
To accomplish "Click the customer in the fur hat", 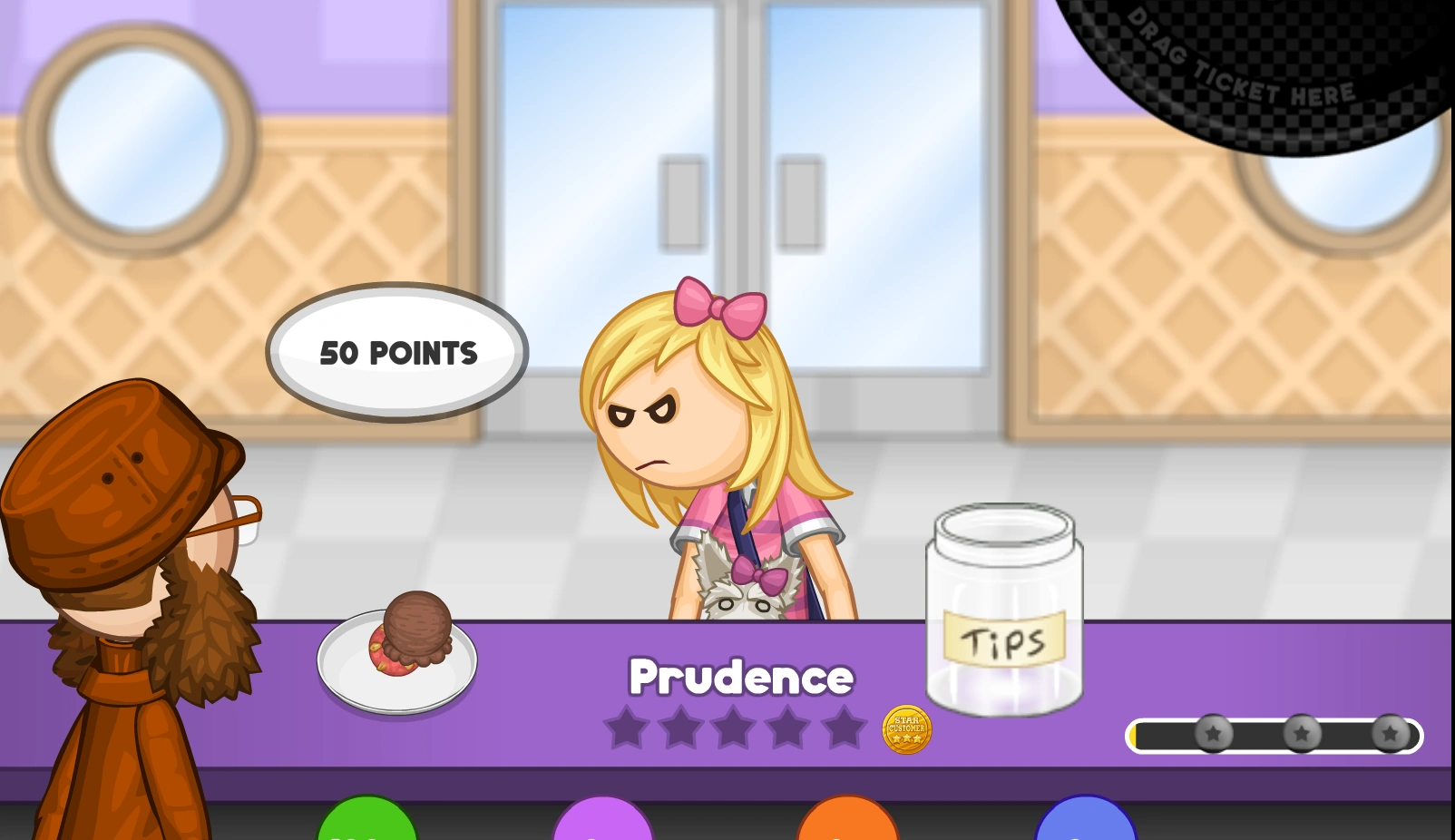I will click(x=127, y=508).
